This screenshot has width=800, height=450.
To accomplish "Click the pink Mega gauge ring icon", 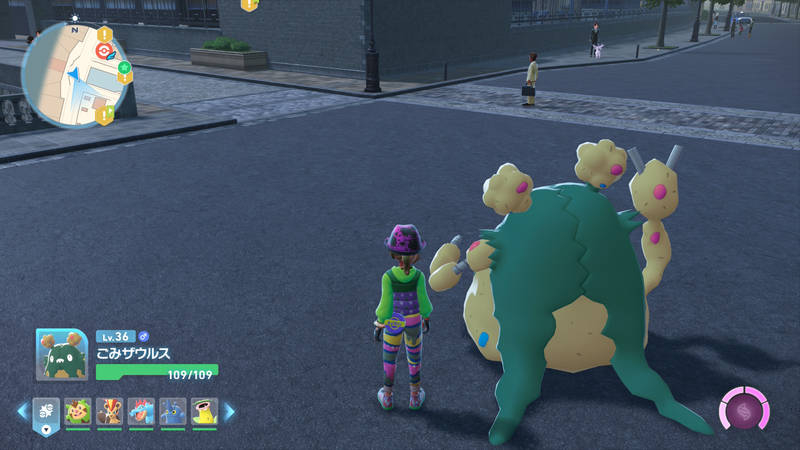I will 745,411.
